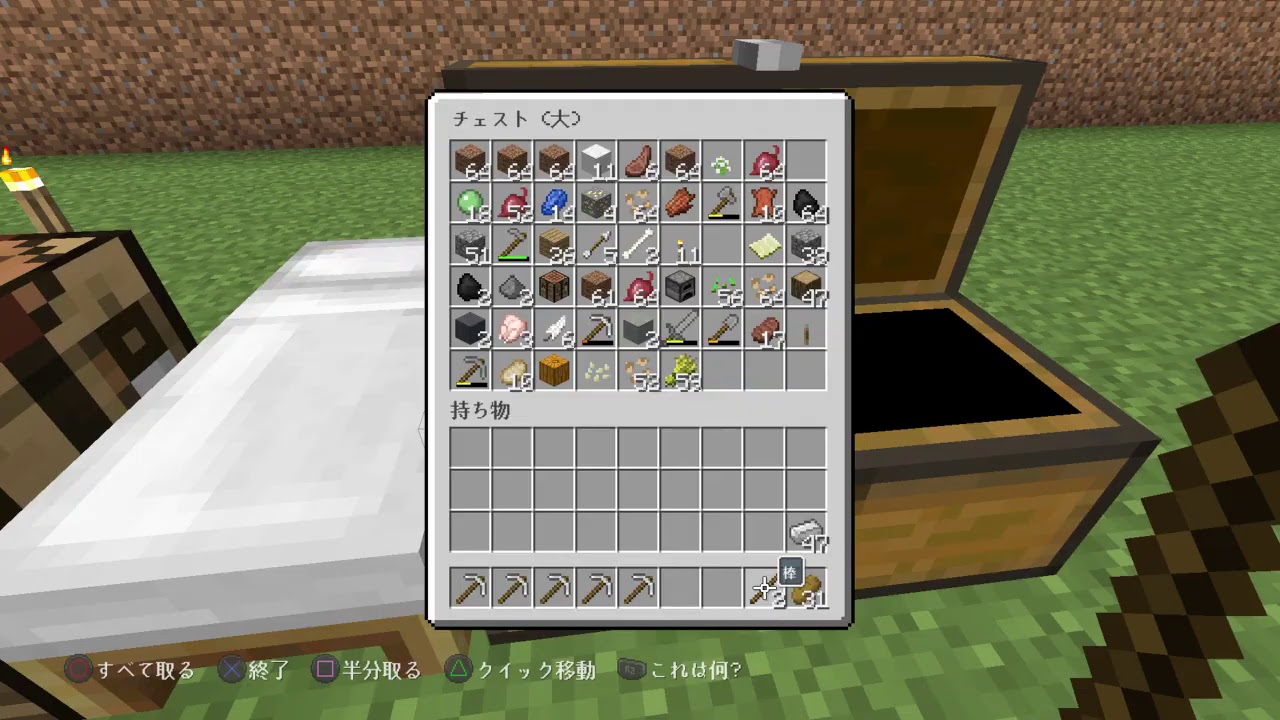The image size is (1280, 720).
Task: Select the gold ore block
Action: pyautogui.click(x=596, y=202)
